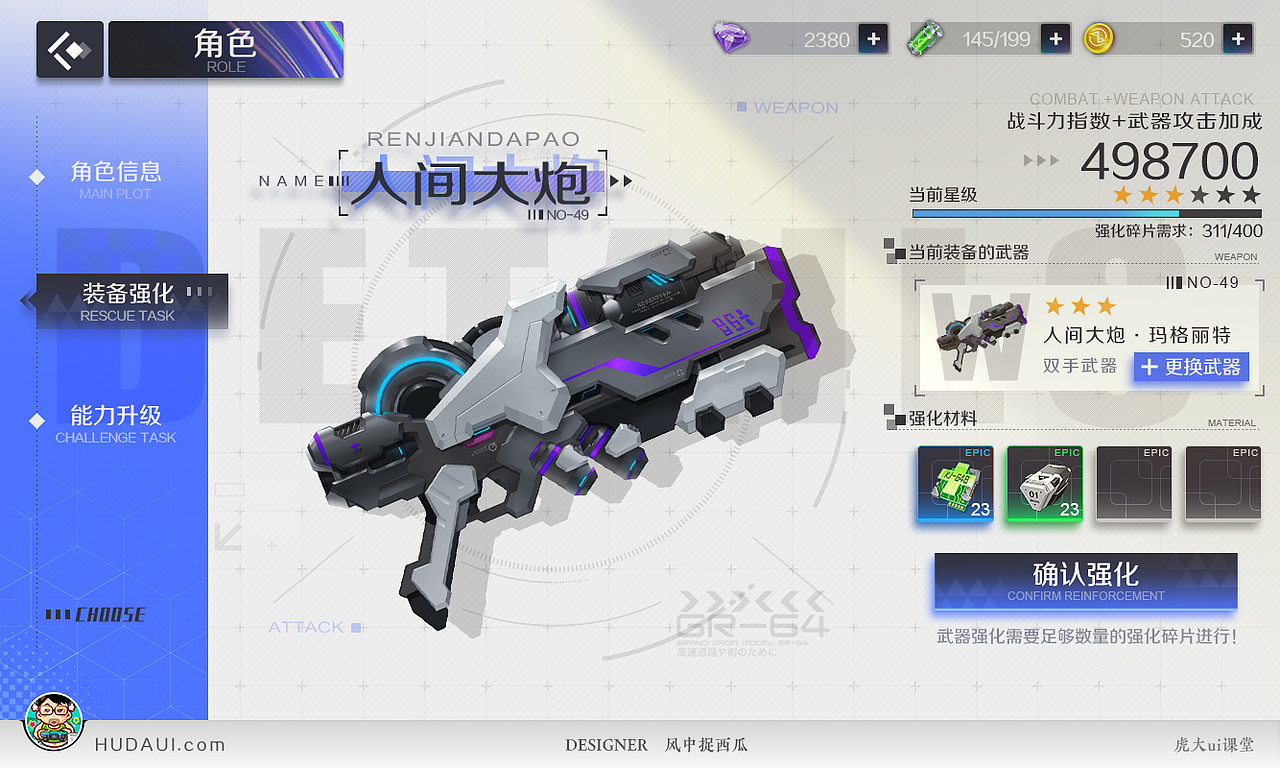1280x768 pixels.
Task: Select the KJ-64B circuit board material icon
Action: coord(954,483)
